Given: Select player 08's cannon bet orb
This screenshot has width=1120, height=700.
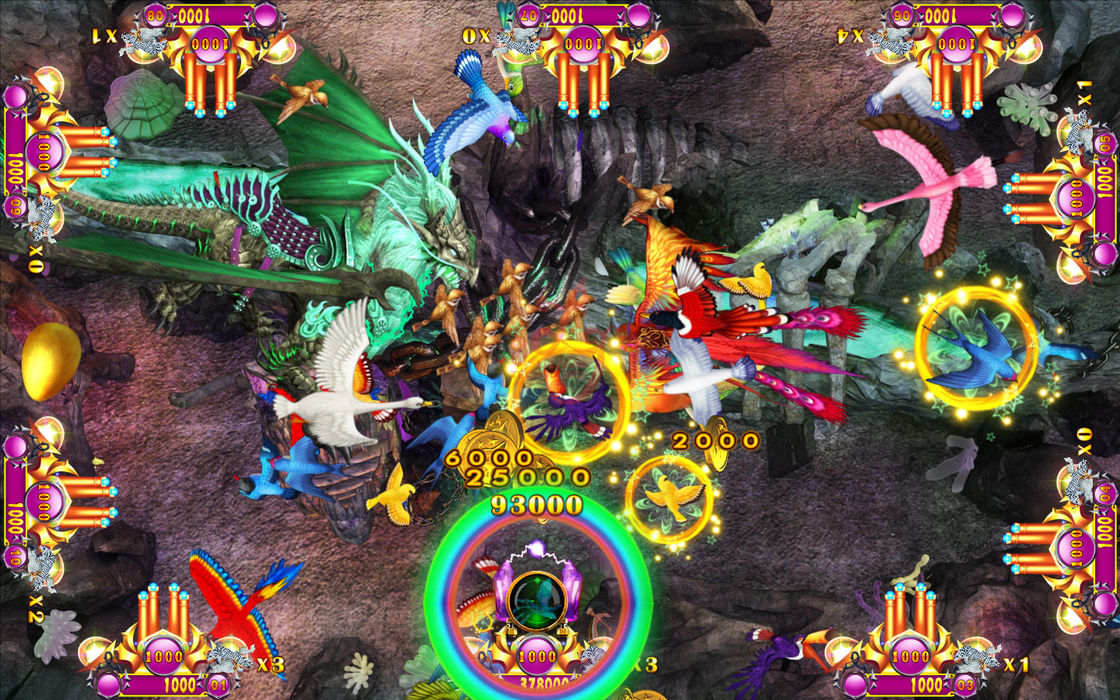Looking at the screenshot, I should (x=209, y=44).
